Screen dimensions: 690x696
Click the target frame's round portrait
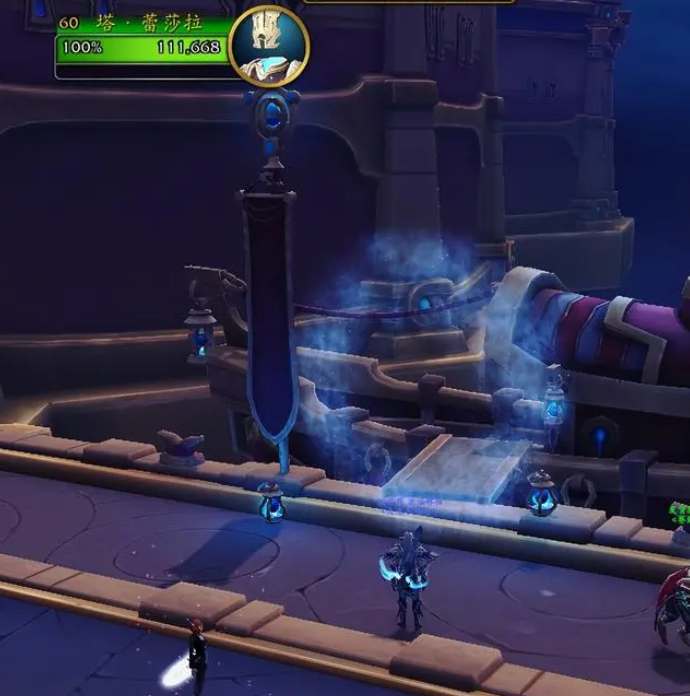tap(268, 45)
